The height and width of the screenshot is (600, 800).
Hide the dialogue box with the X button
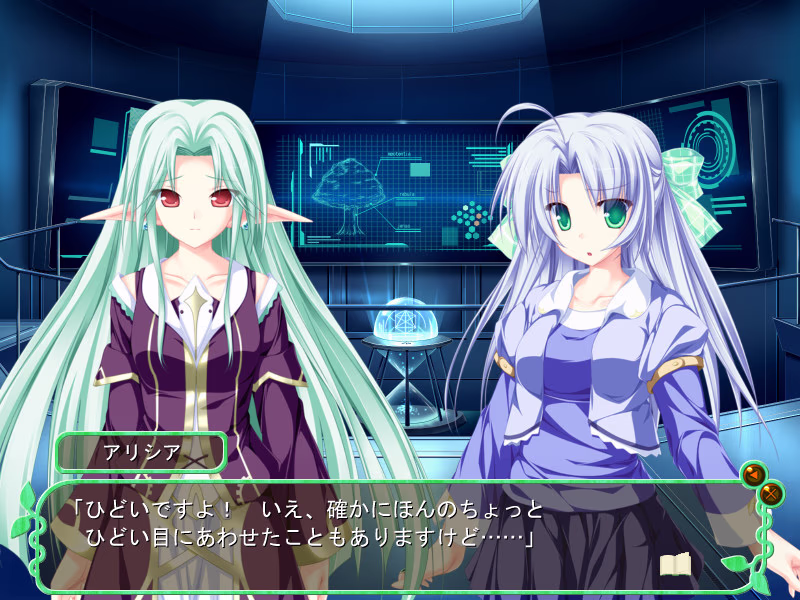point(771,492)
